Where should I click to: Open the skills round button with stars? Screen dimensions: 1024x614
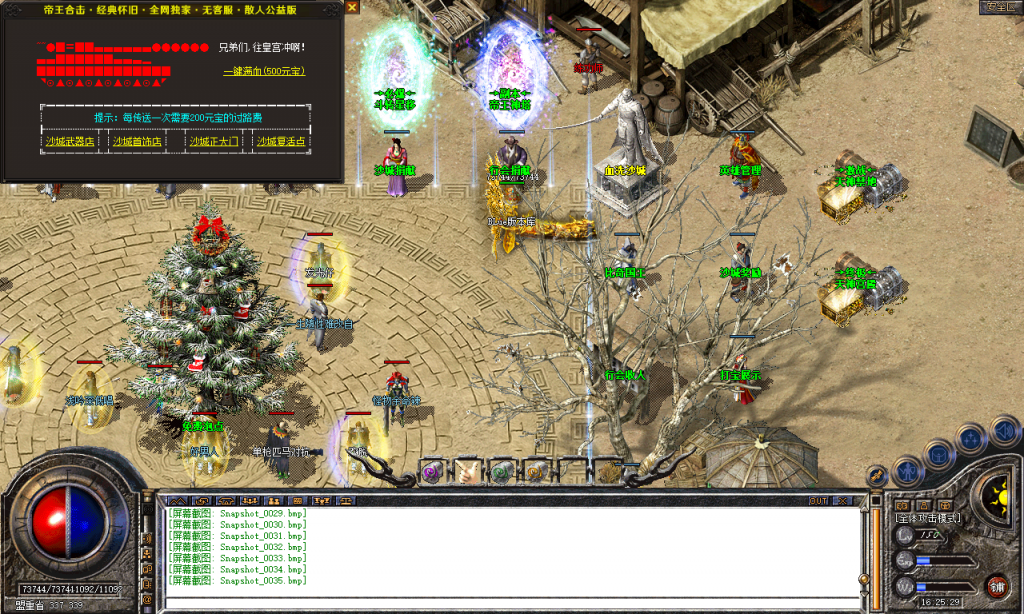[972, 439]
